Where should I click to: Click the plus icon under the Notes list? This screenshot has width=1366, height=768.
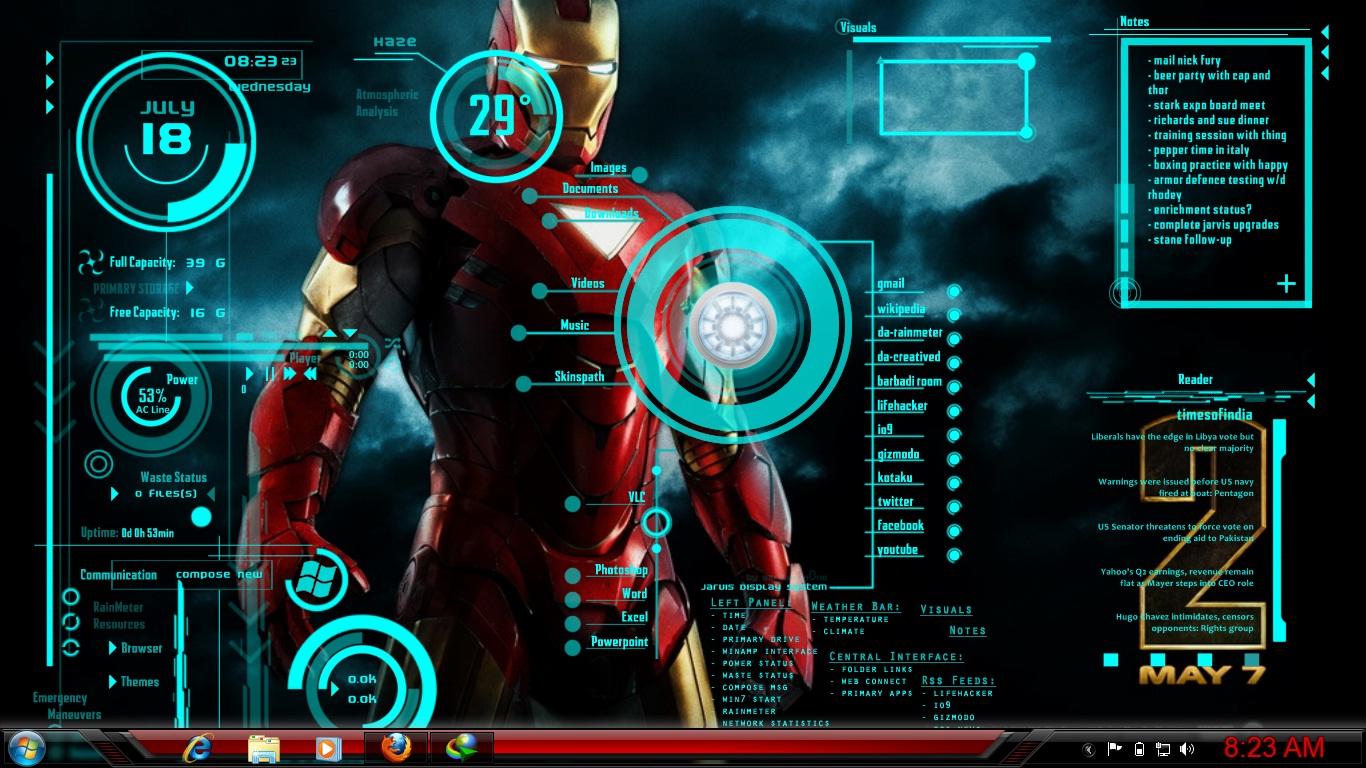[1286, 284]
